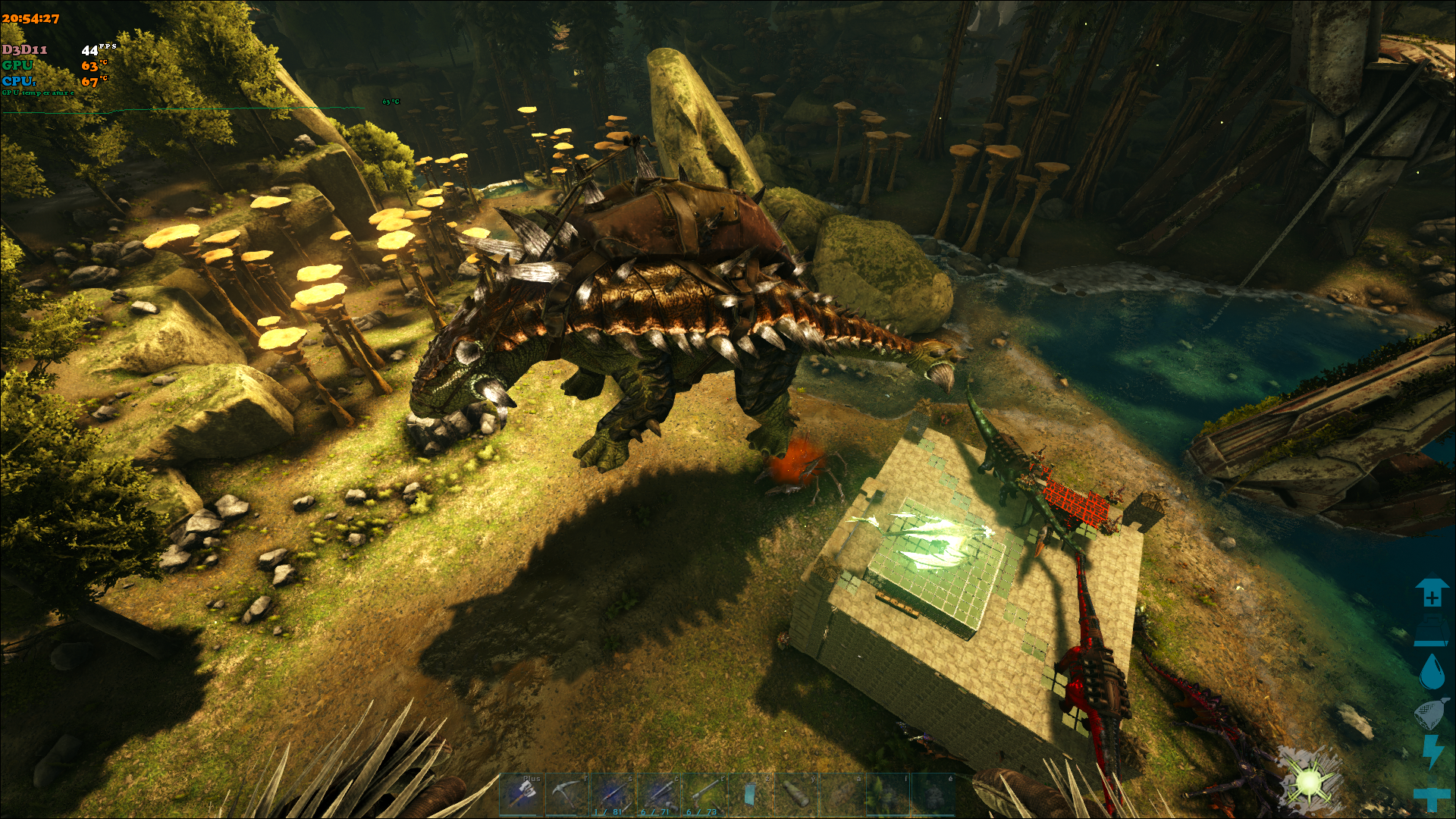Click the water droplet status icon
Viewport: 1456px width, 819px height.
[x=1431, y=671]
